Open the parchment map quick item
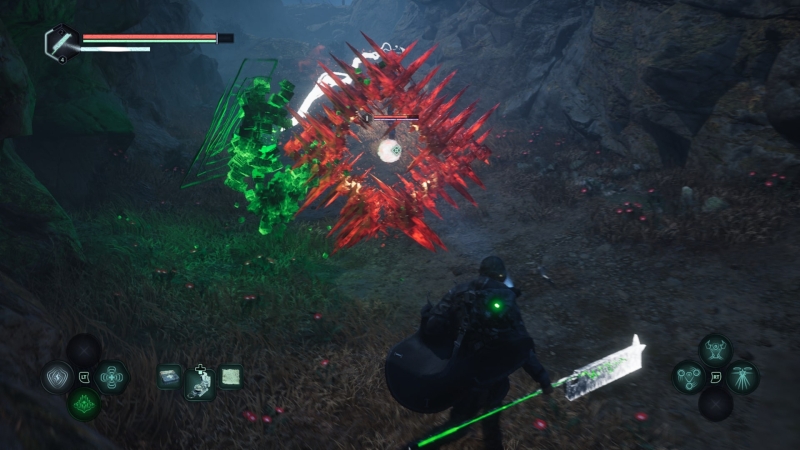The image size is (800, 450). tap(230, 377)
